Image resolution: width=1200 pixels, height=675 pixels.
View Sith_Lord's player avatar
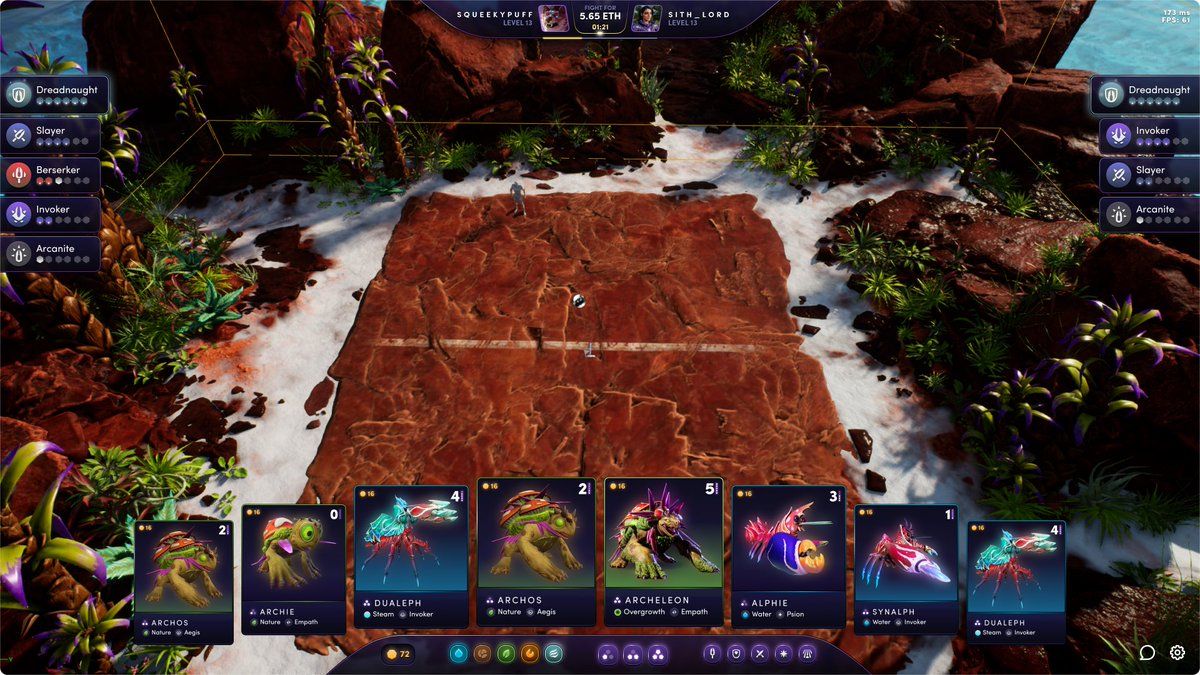pyautogui.click(x=647, y=18)
